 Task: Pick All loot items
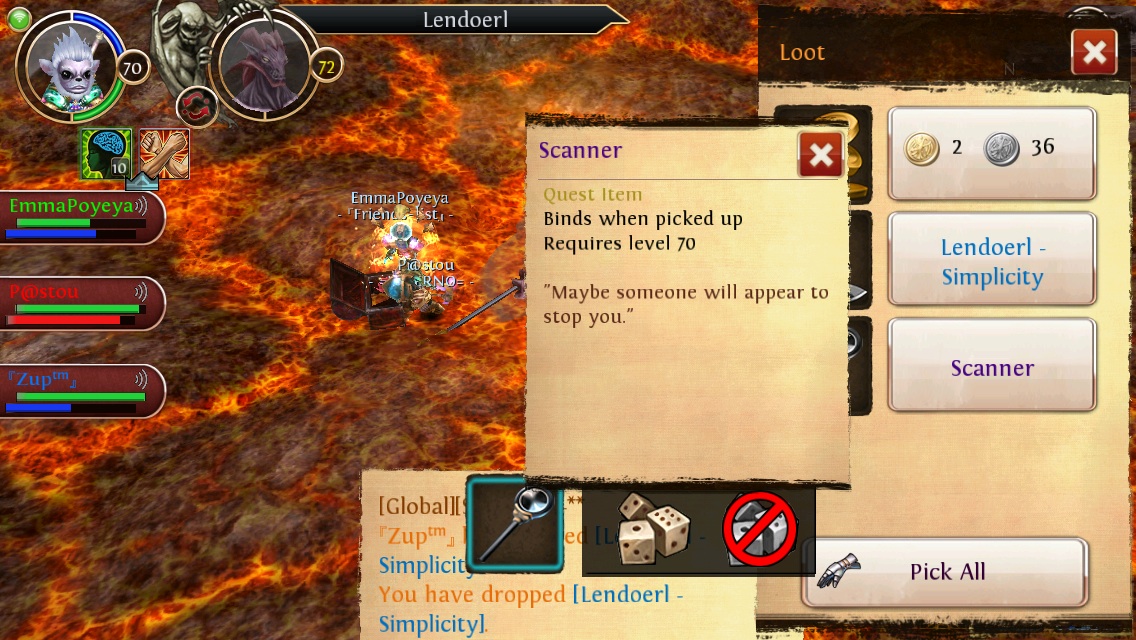click(x=945, y=572)
